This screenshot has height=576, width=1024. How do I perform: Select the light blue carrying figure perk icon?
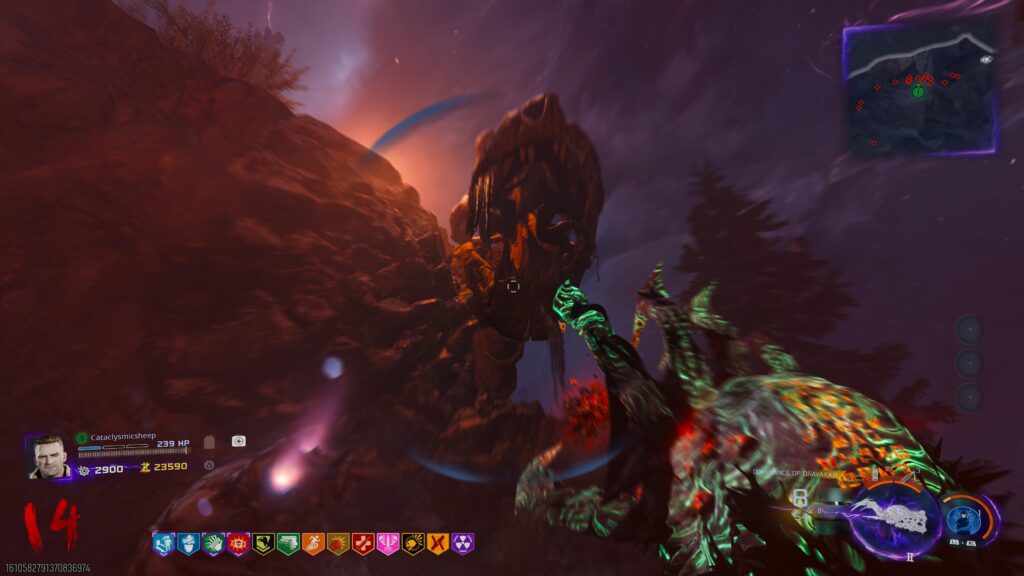click(x=163, y=543)
